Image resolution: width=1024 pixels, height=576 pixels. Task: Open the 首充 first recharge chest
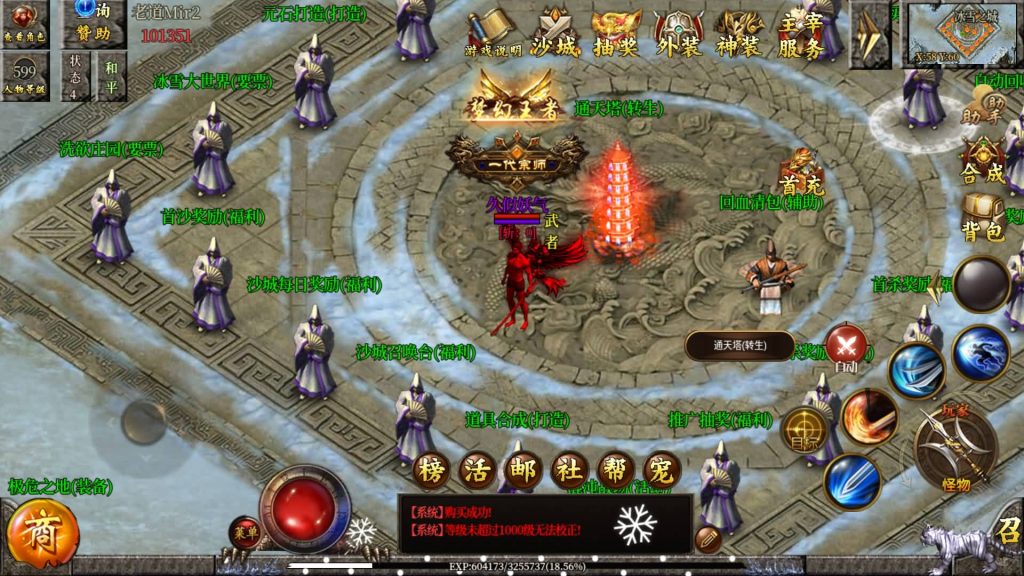(x=799, y=173)
